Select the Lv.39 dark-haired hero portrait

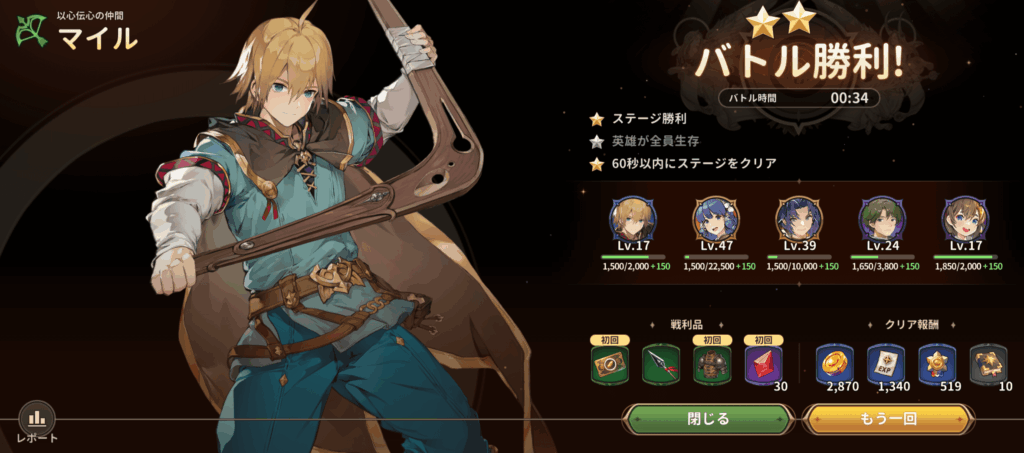pos(798,219)
